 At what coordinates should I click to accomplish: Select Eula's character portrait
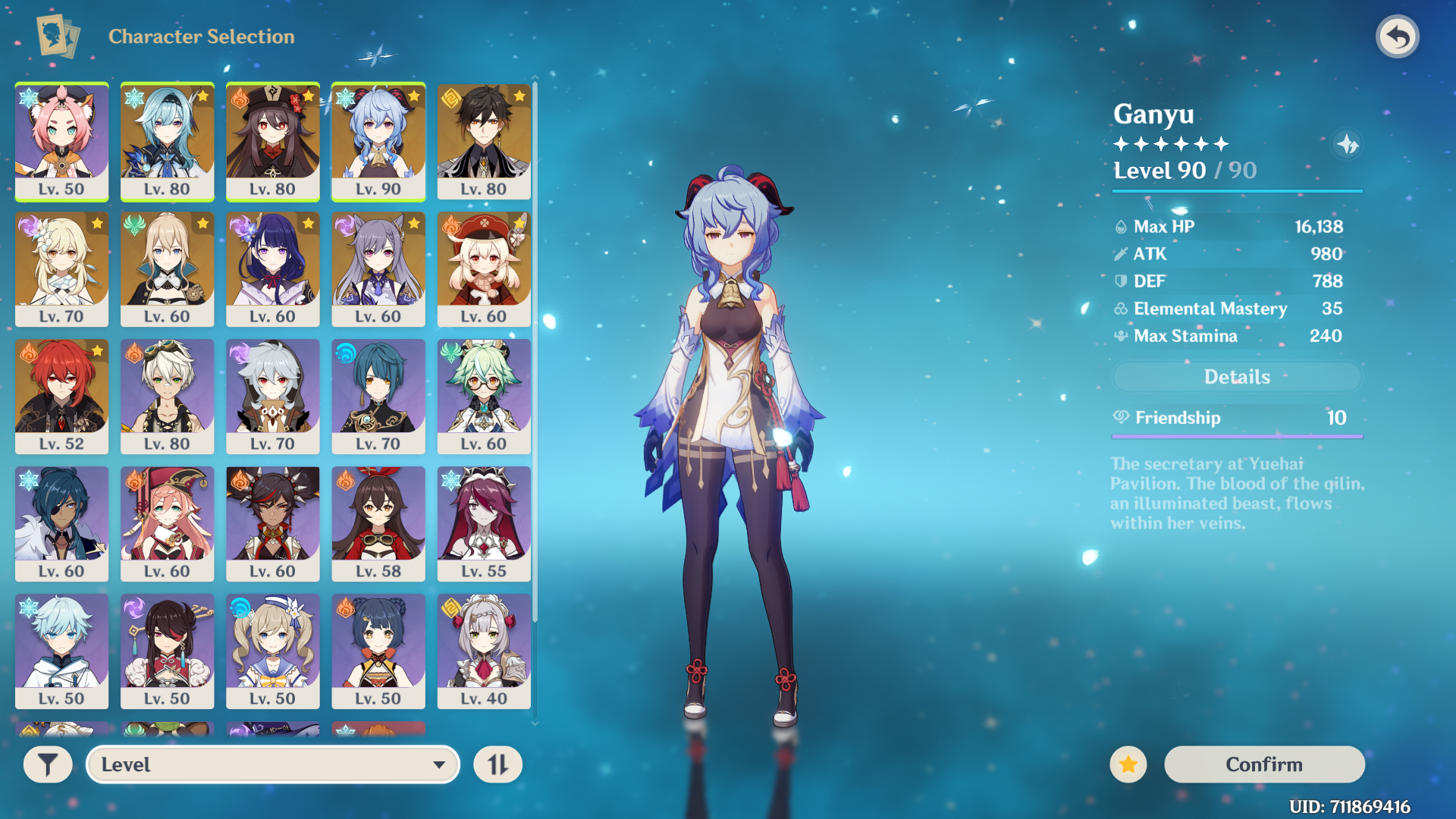pos(167,142)
